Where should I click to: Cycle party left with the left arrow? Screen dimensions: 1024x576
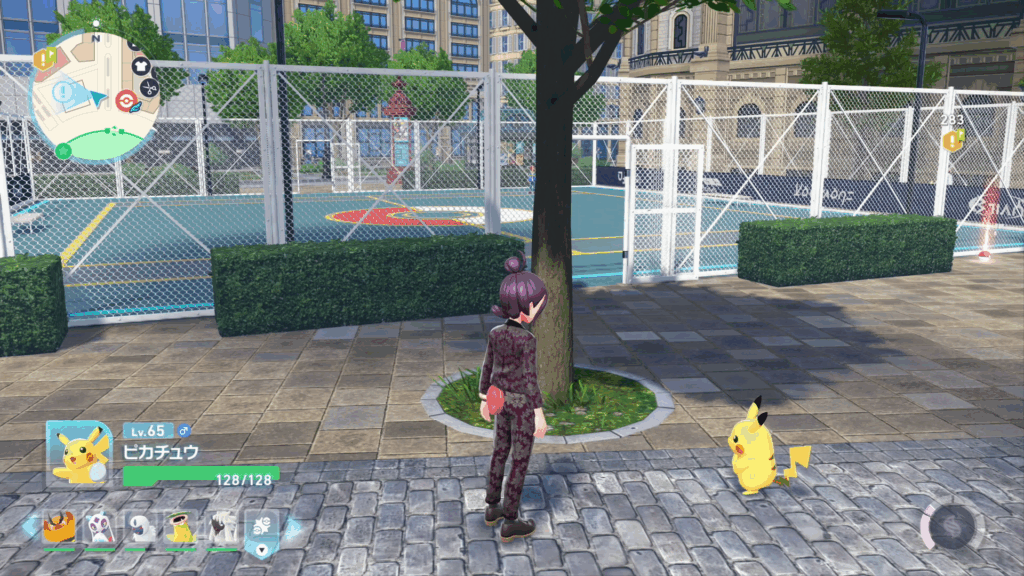[30, 526]
